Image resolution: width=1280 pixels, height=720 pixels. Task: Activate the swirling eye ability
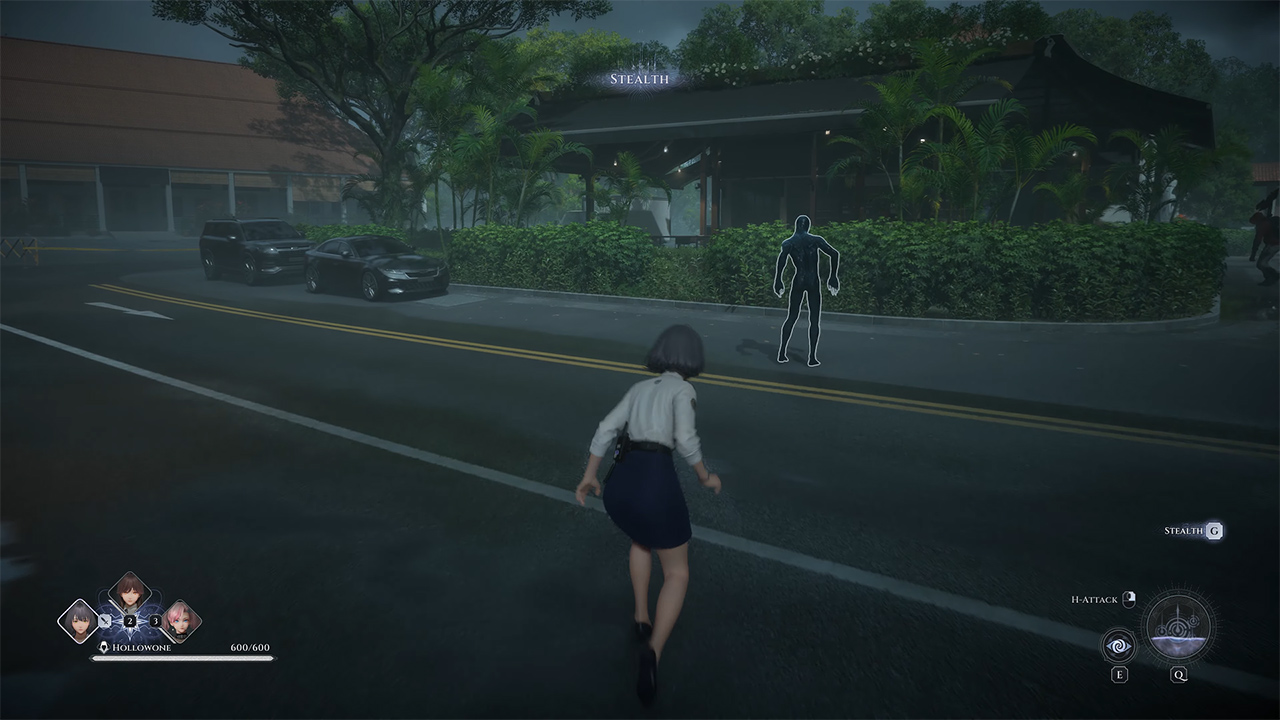[1119, 646]
